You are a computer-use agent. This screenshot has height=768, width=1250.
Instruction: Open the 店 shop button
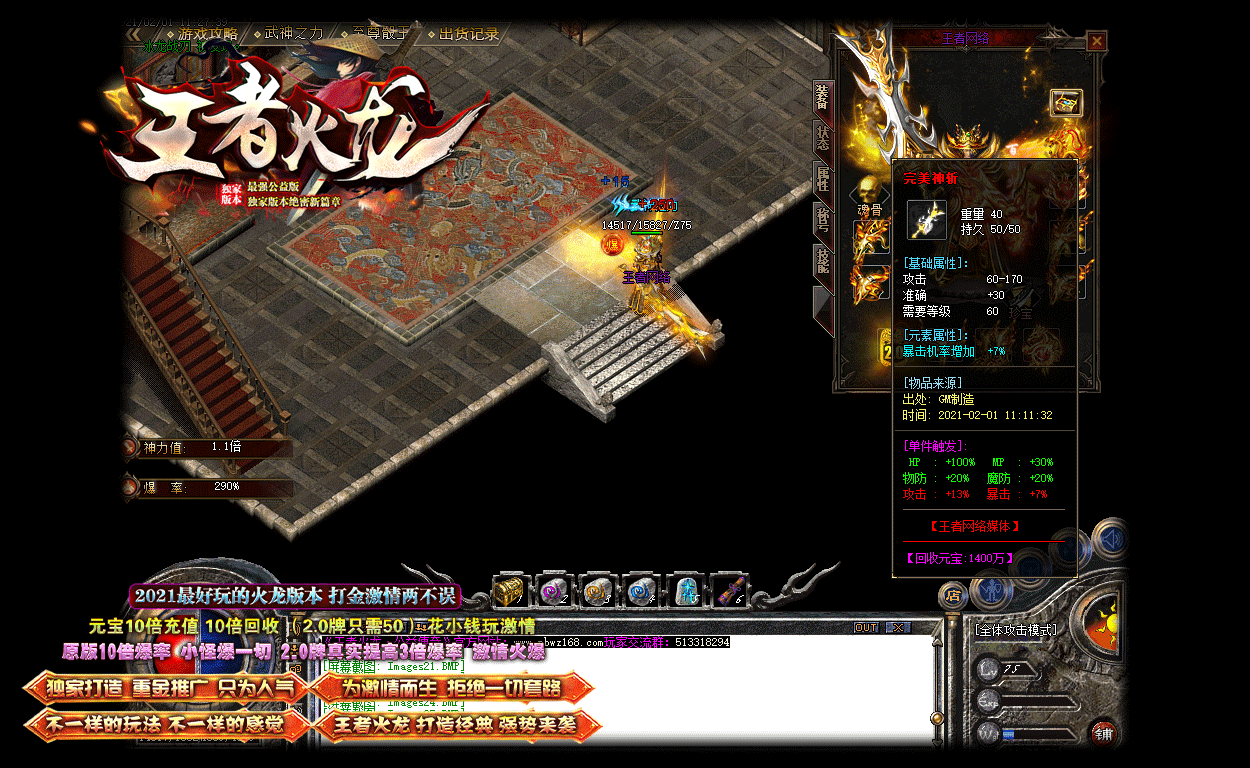click(x=953, y=596)
